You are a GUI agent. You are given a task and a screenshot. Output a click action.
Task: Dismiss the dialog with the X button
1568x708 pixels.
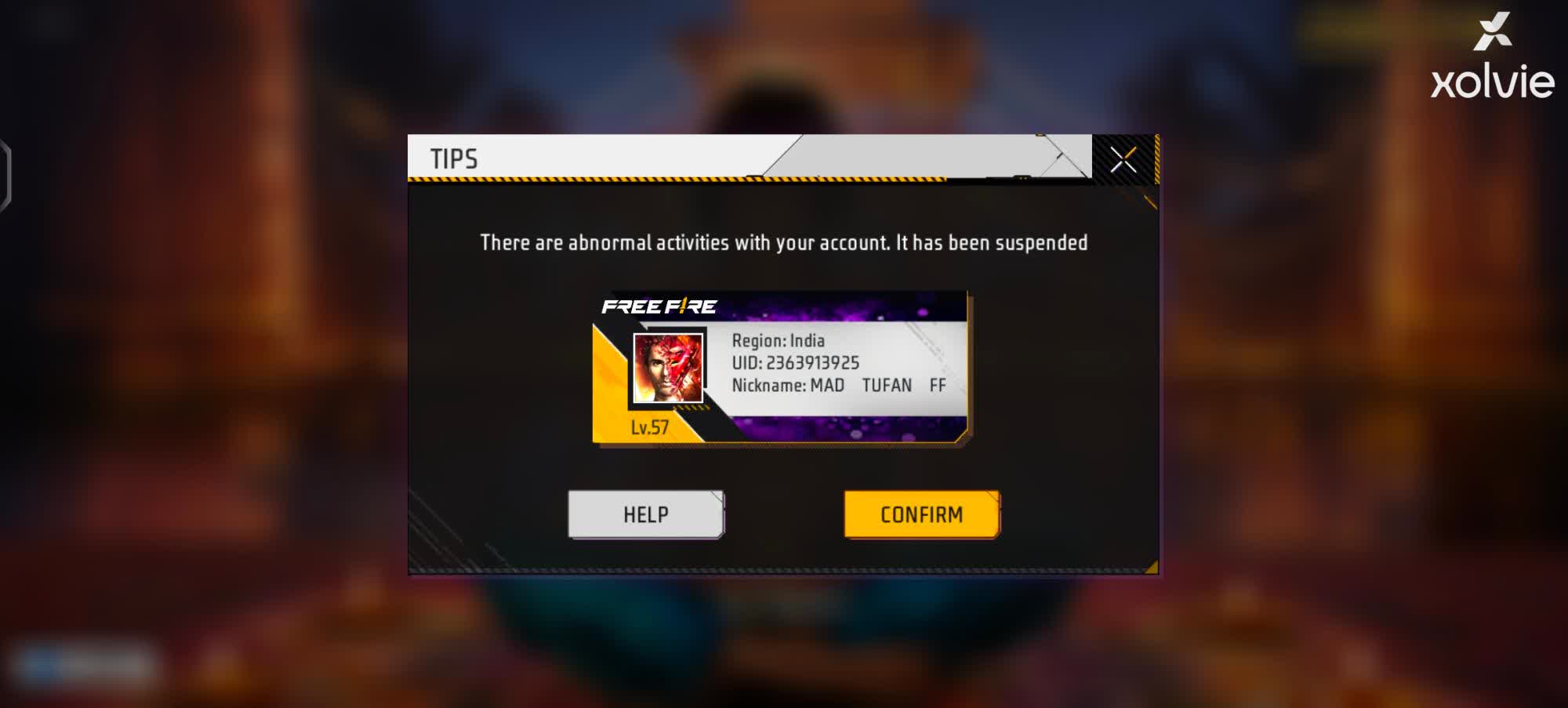[1124, 158]
